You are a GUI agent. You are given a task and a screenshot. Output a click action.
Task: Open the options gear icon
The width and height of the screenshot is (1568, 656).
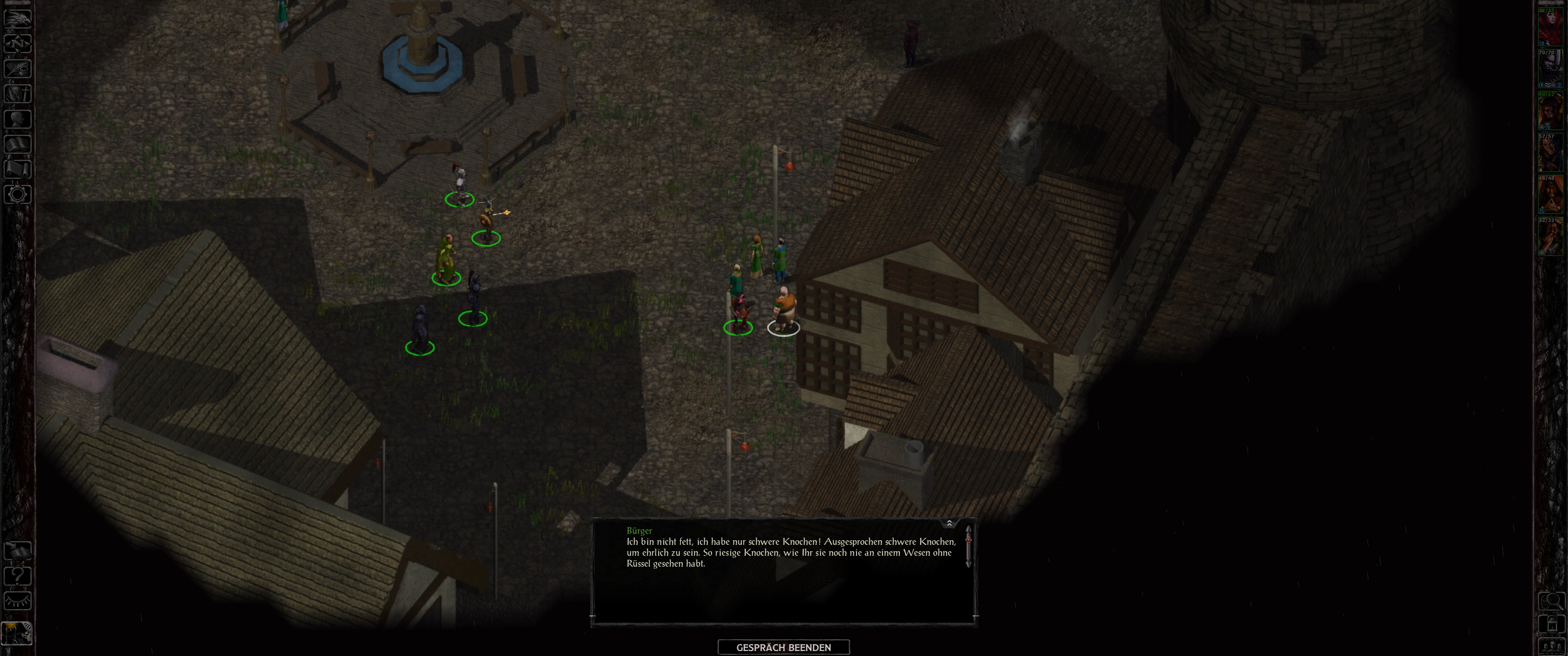(x=17, y=194)
